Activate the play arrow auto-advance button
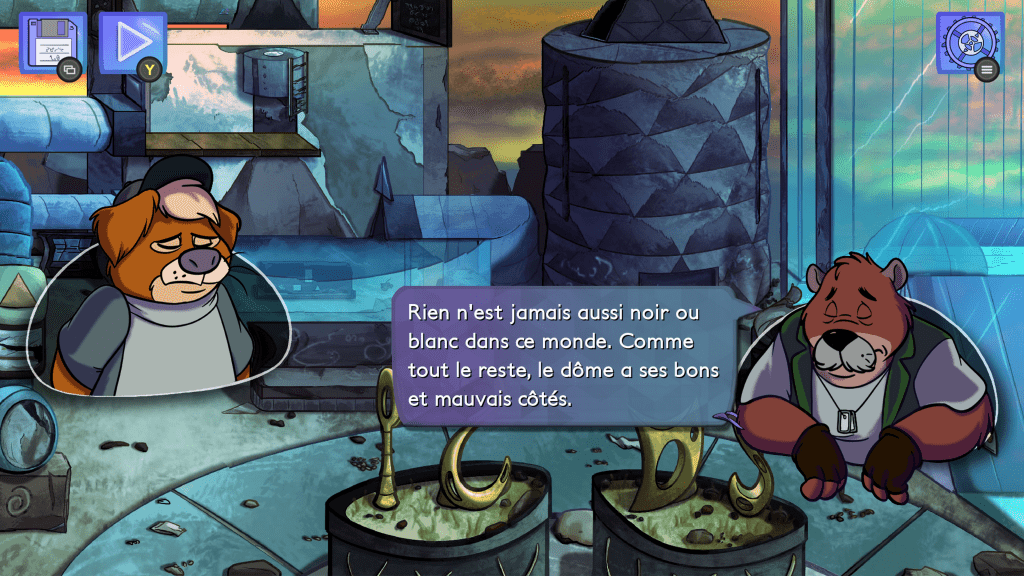The image size is (1024, 576). (130, 43)
